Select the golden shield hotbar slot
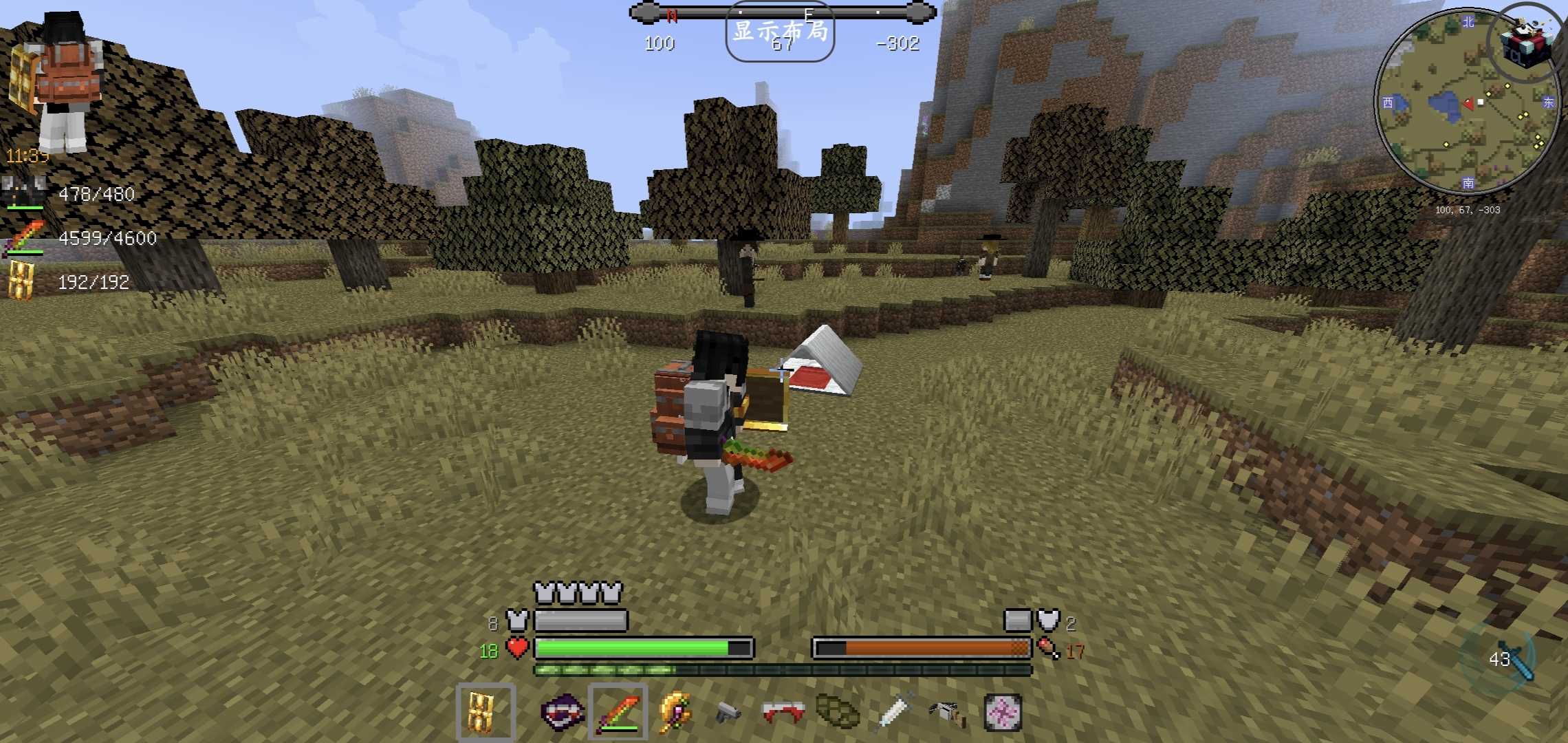1568x743 pixels. click(485, 712)
